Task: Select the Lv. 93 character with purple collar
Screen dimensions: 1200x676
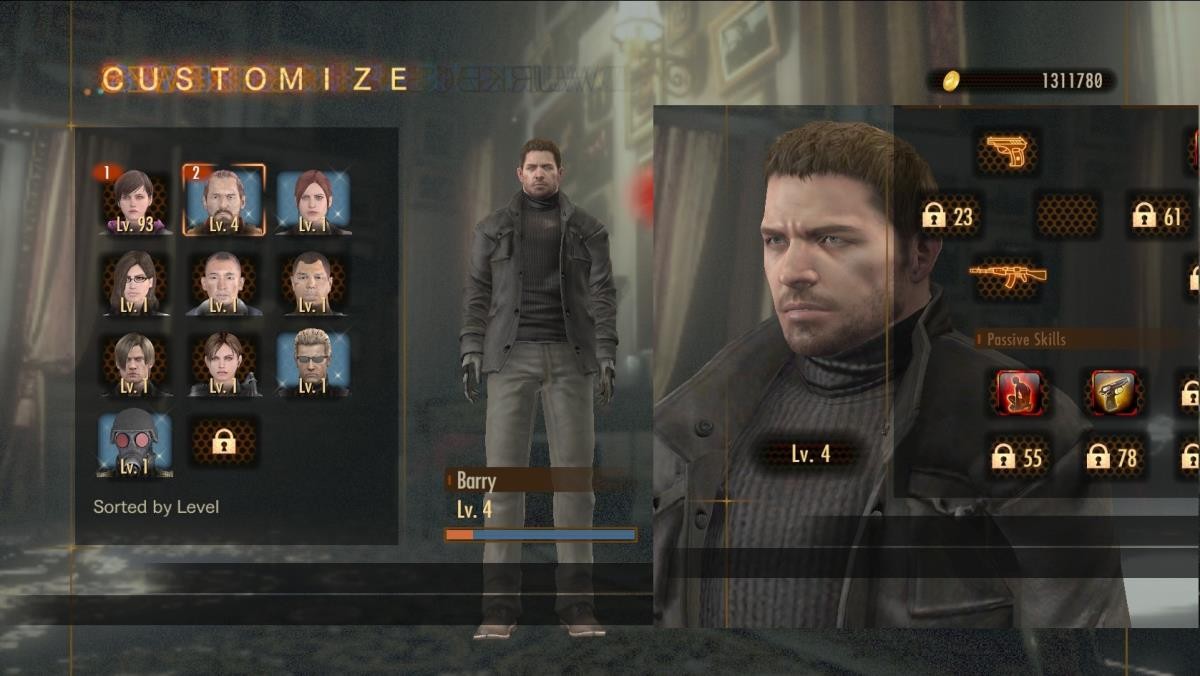Action: (133, 201)
